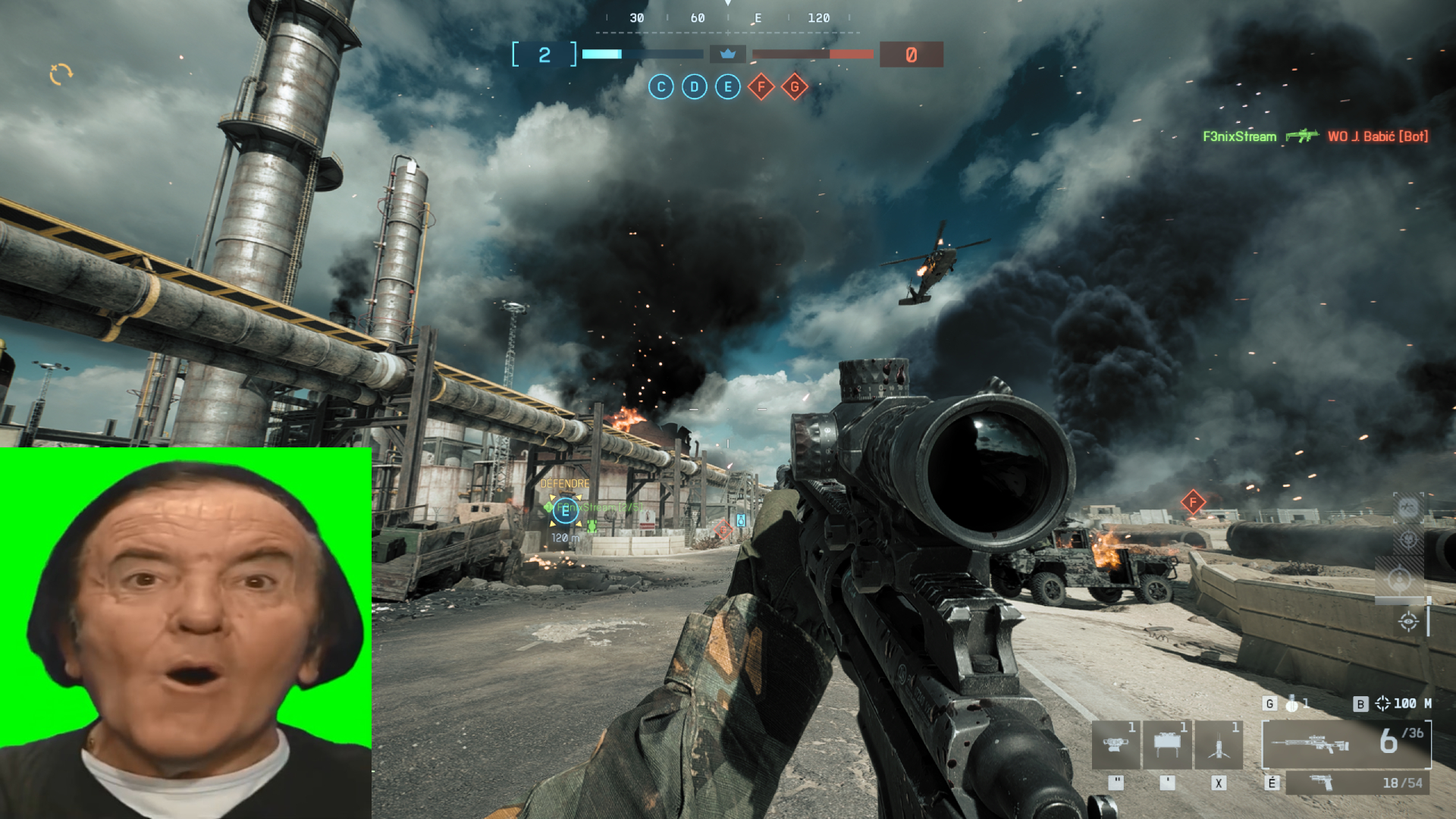
Task: Click the eye-in-crosshair spotting icon
Action: 1408,622
